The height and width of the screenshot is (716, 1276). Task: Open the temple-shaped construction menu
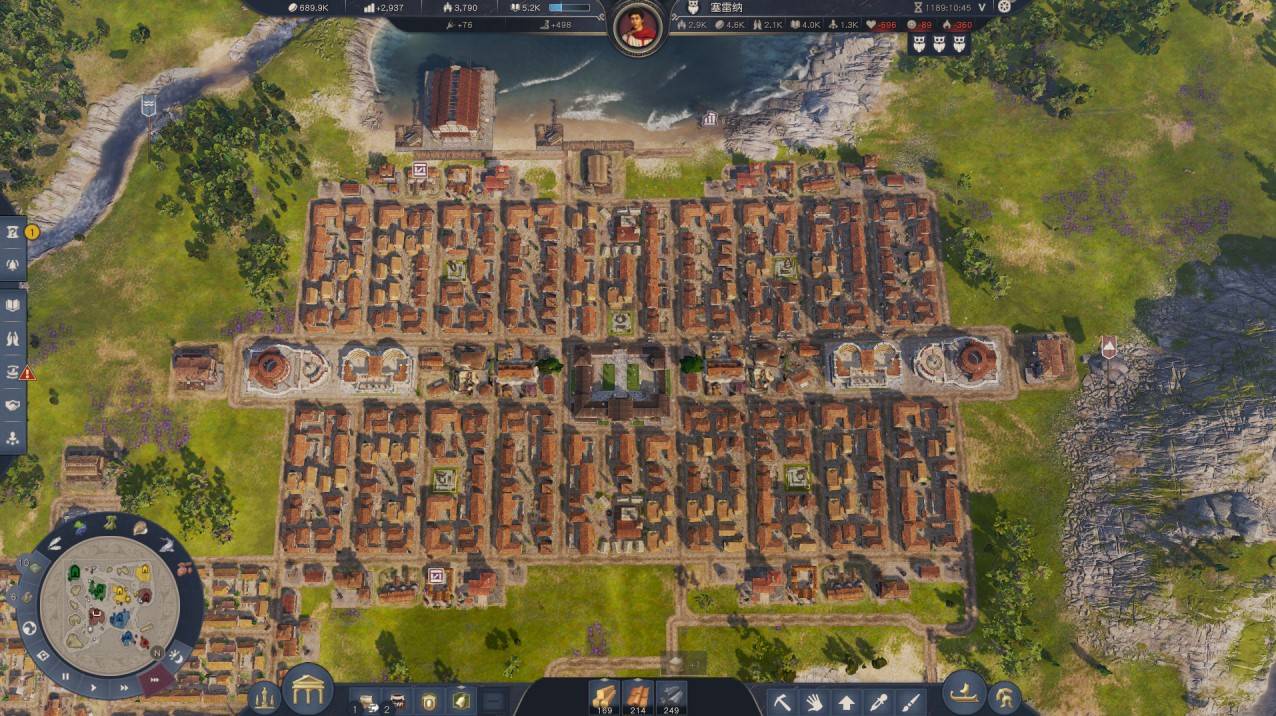point(307,689)
